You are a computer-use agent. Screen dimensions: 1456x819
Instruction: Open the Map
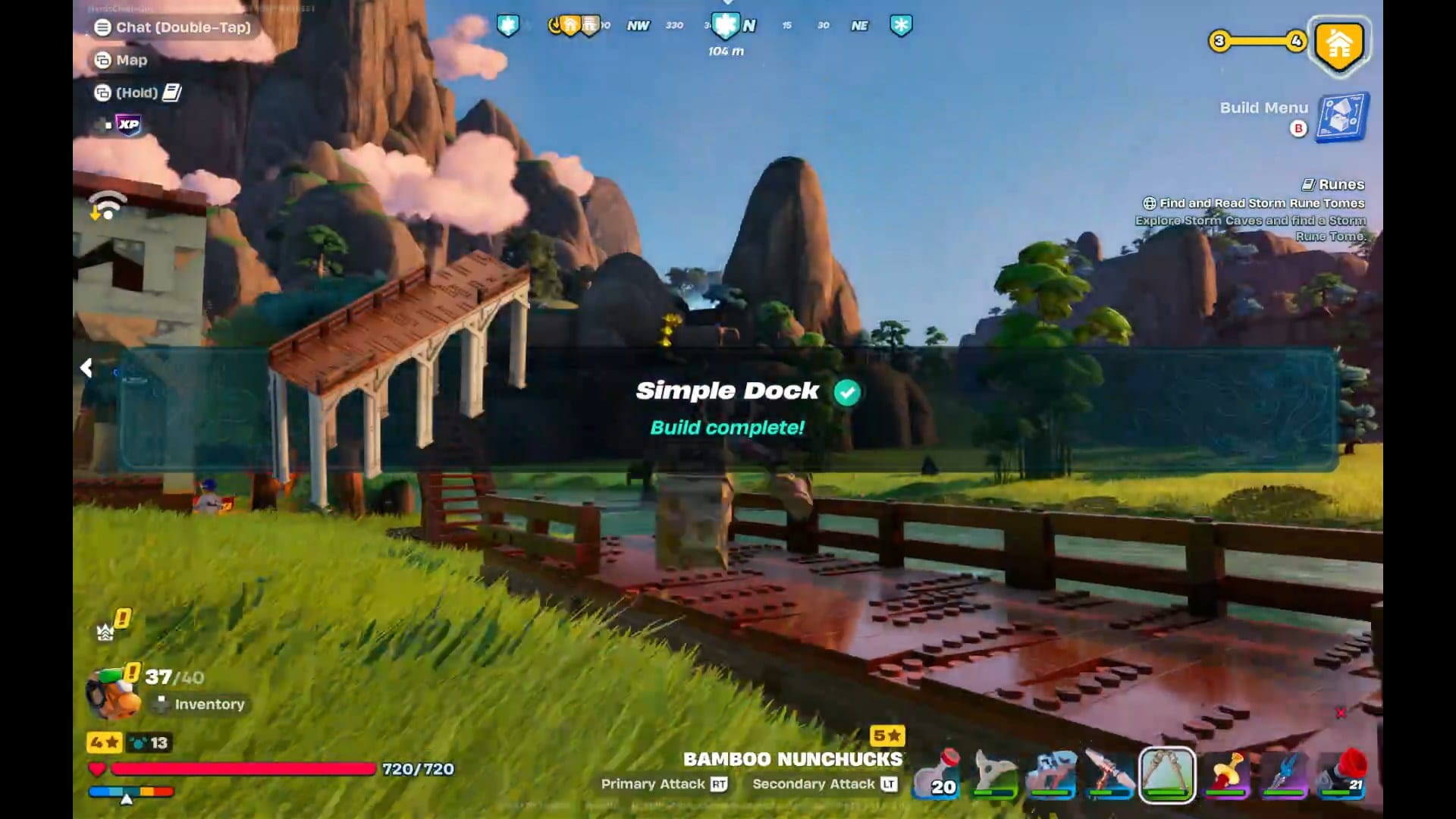[x=130, y=60]
